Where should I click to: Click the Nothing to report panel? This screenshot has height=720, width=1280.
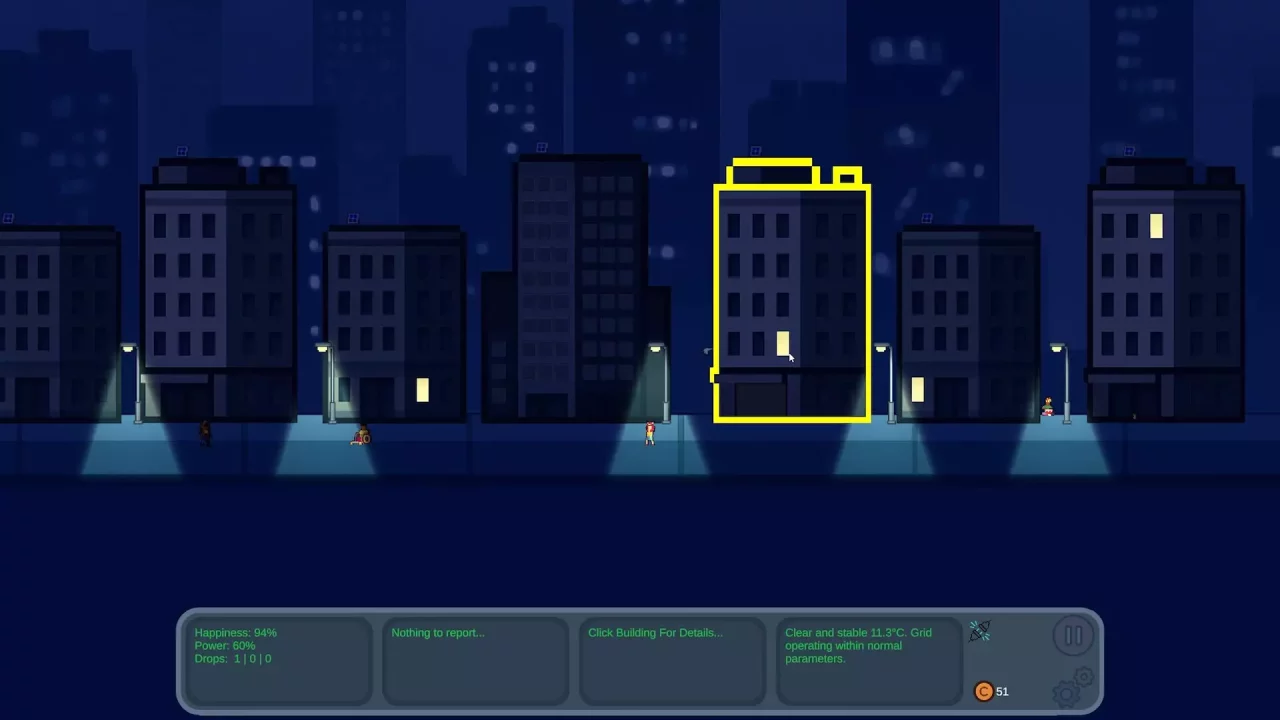pyautogui.click(x=476, y=660)
